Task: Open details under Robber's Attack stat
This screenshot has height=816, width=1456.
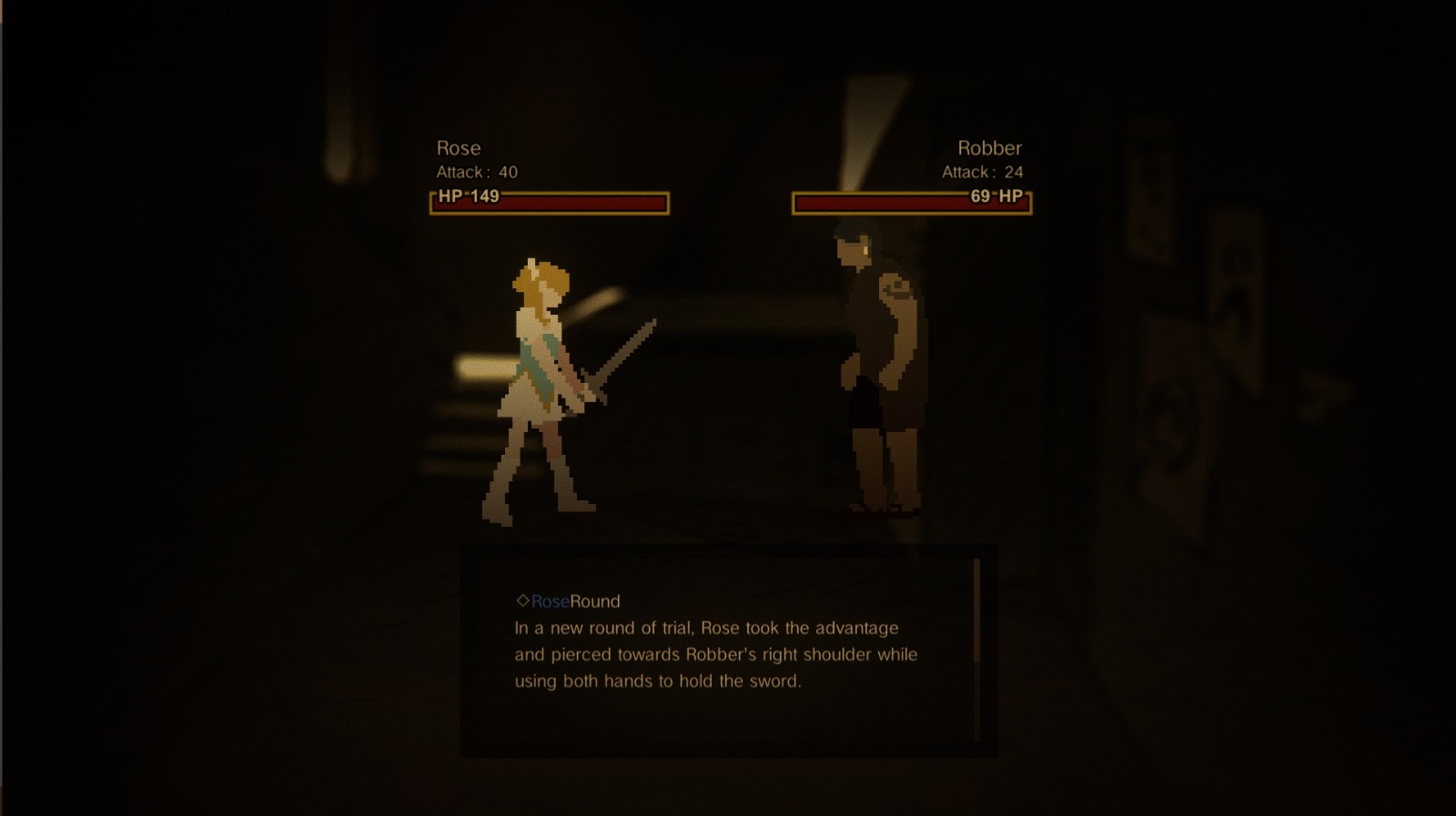Action: [983, 171]
